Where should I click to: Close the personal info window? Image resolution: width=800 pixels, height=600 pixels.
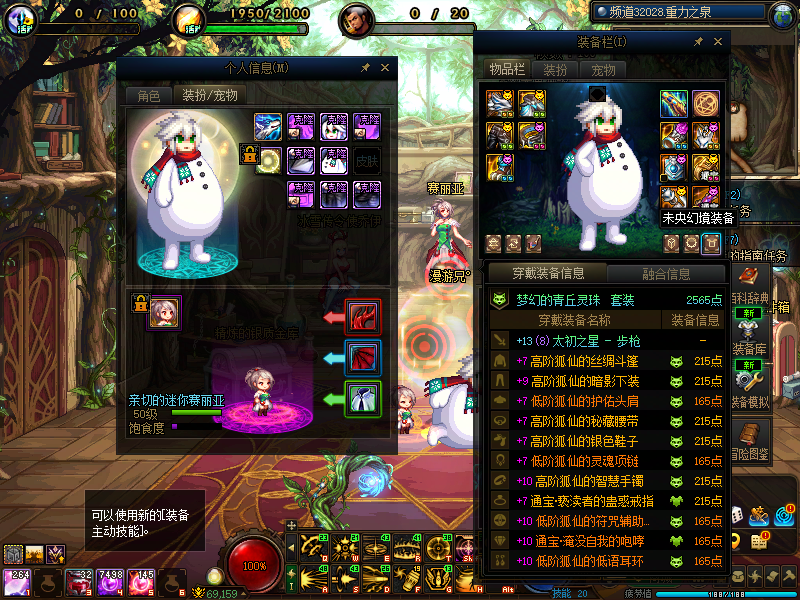385,68
